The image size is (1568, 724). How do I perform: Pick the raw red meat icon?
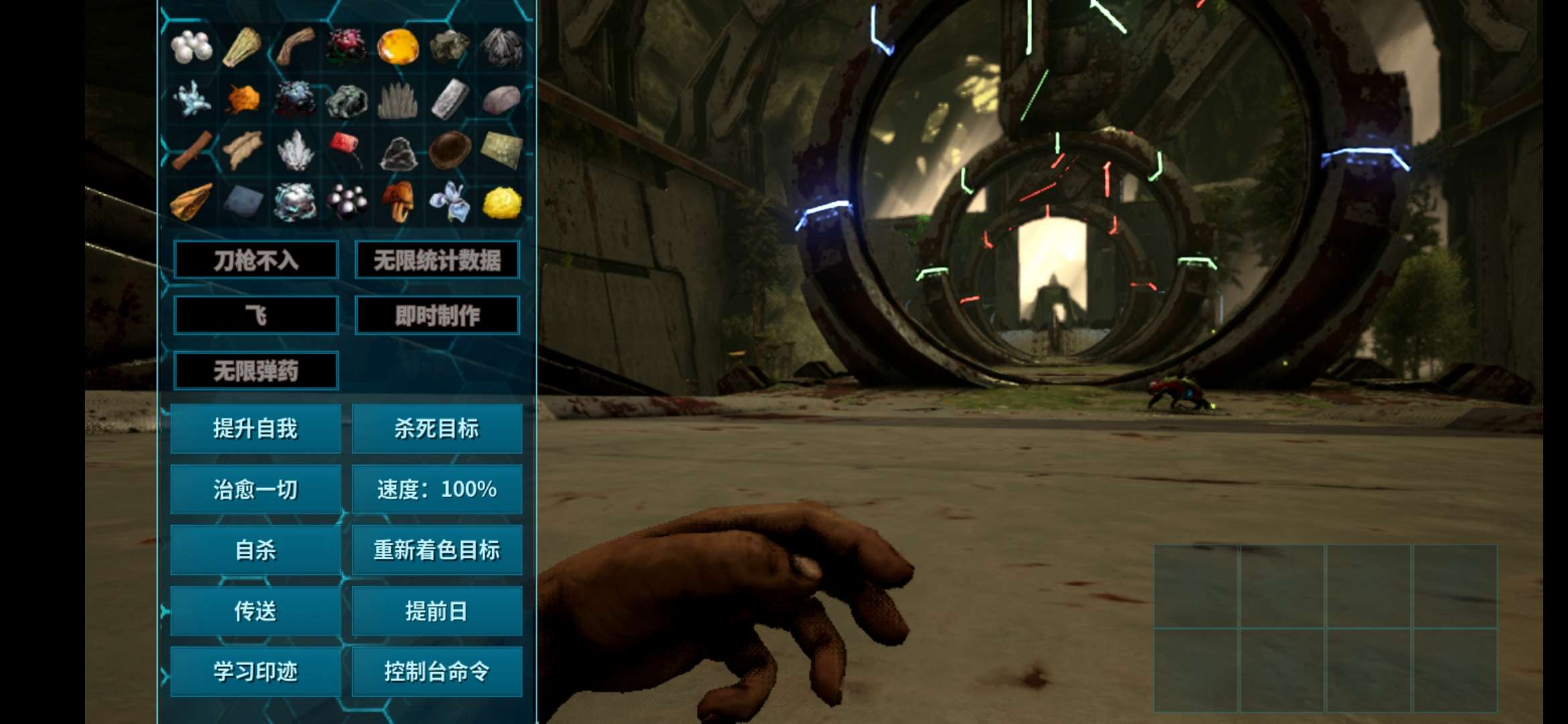(346, 146)
